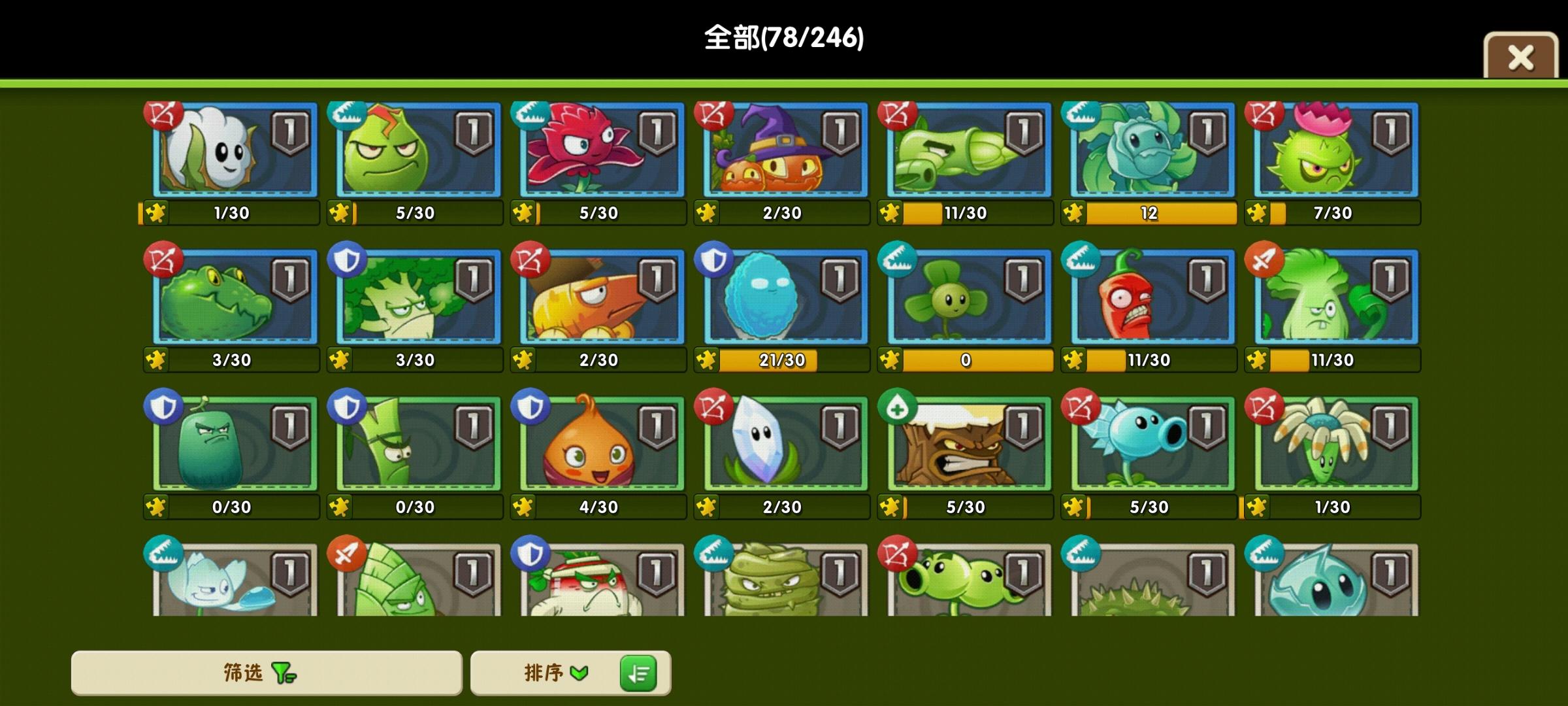The width and height of the screenshot is (1568, 706).
Task: Close the collection screen with the X button
Action: click(x=1522, y=59)
